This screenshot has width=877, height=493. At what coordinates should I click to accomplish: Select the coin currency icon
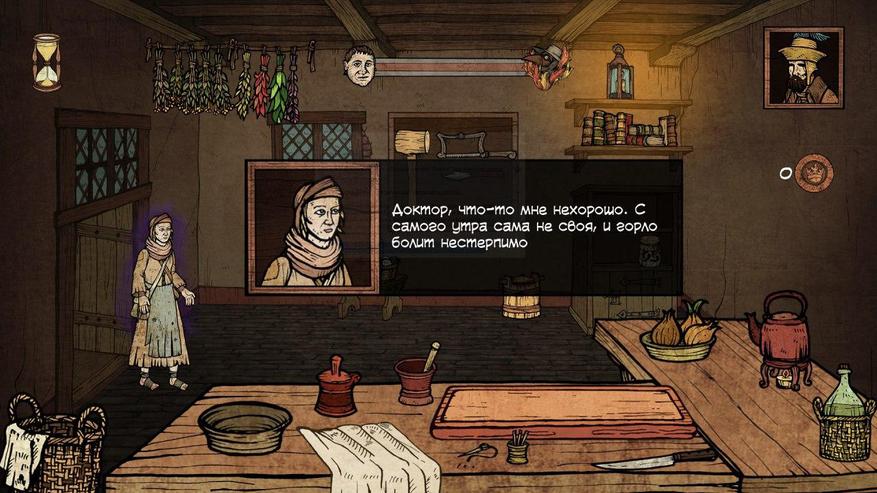[816, 172]
